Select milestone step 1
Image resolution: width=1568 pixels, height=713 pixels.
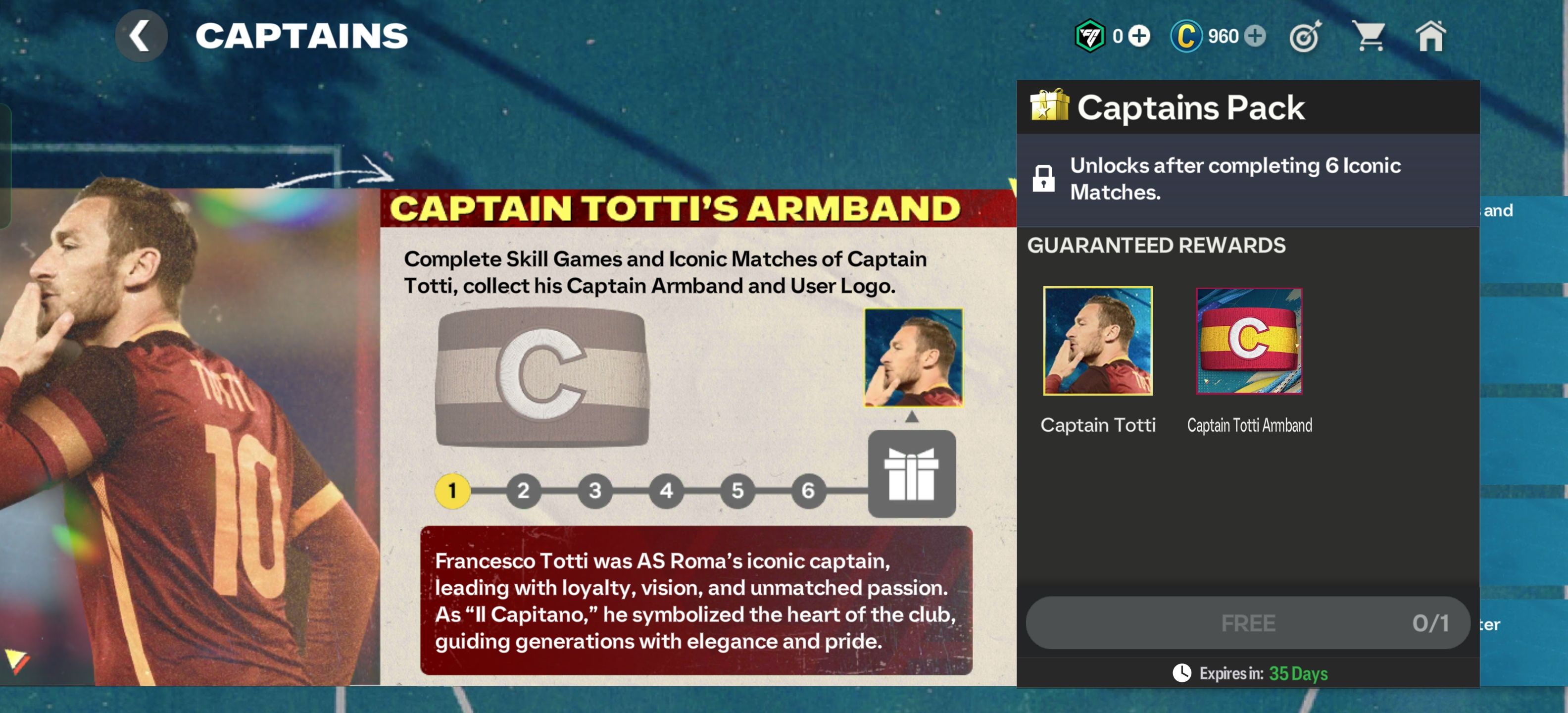(452, 490)
